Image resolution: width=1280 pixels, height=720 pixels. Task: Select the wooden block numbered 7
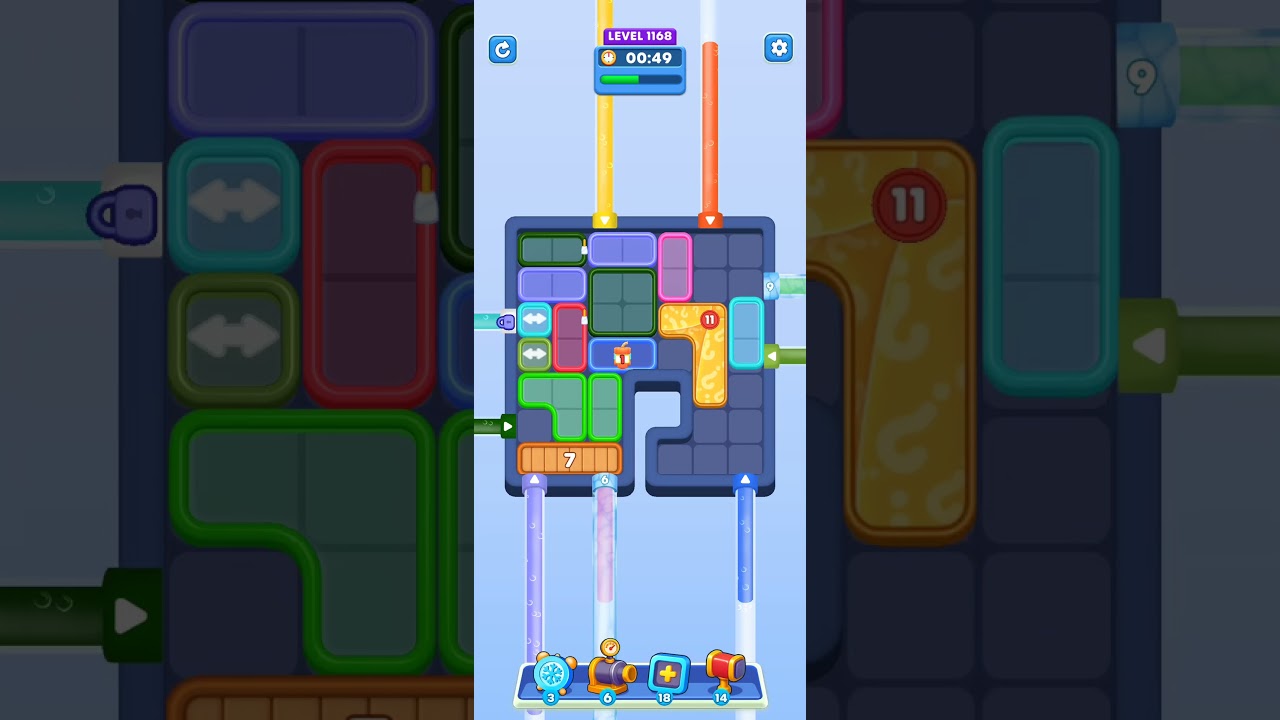point(570,459)
